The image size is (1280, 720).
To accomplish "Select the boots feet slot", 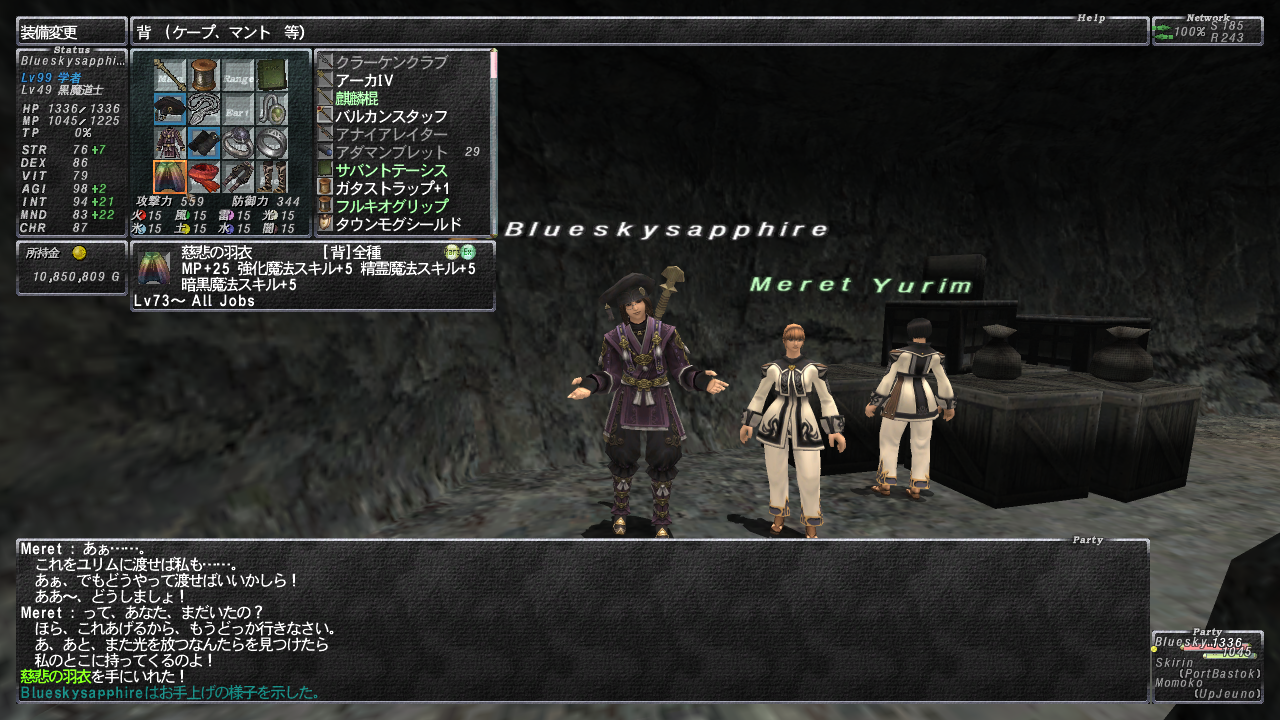I will (x=271, y=177).
